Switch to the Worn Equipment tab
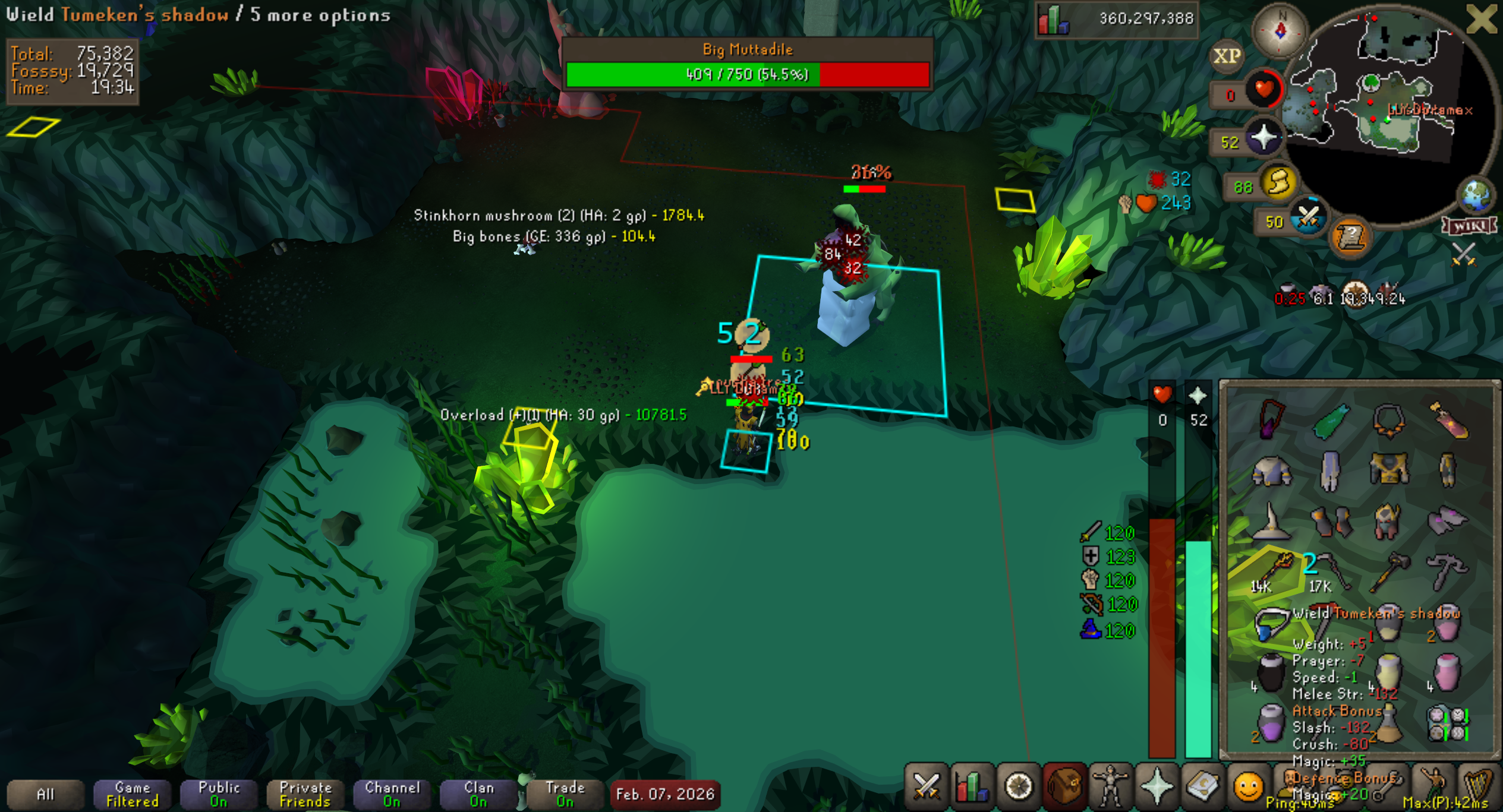The image size is (1503, 812). click(x=1110, y=787)
